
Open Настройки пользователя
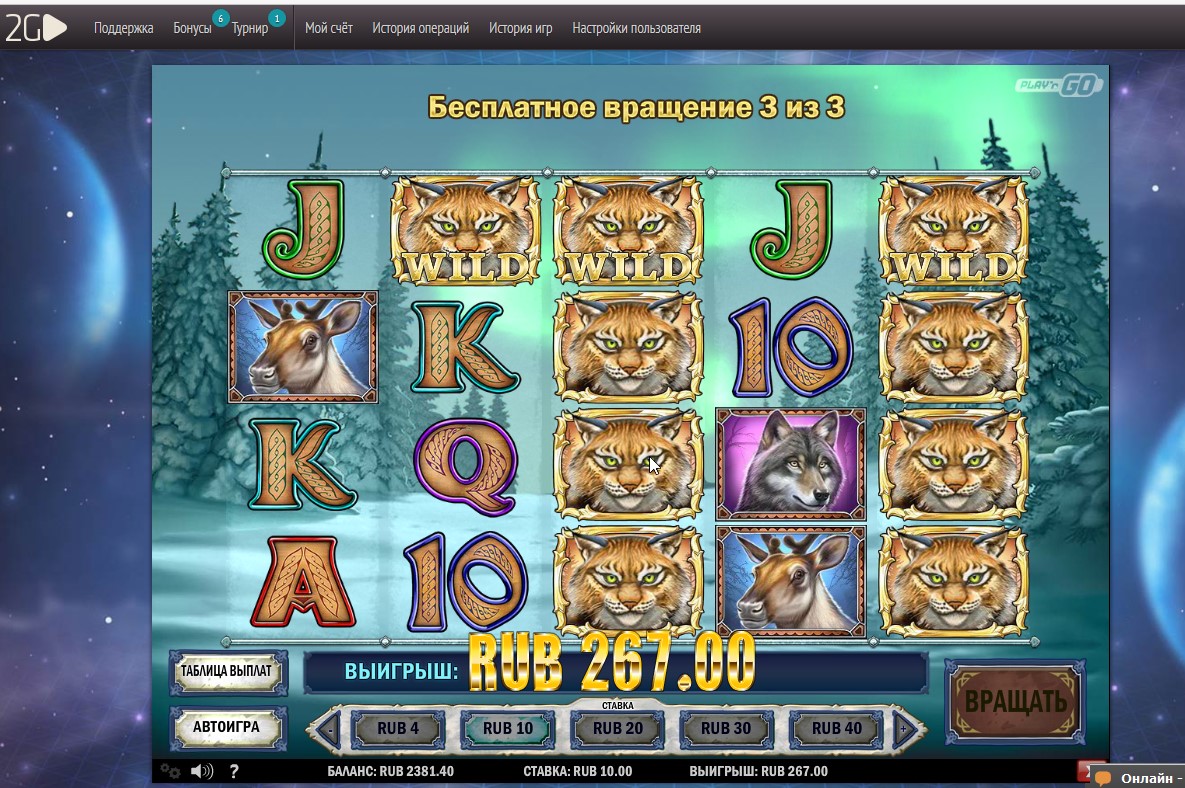tap(636, 28)
